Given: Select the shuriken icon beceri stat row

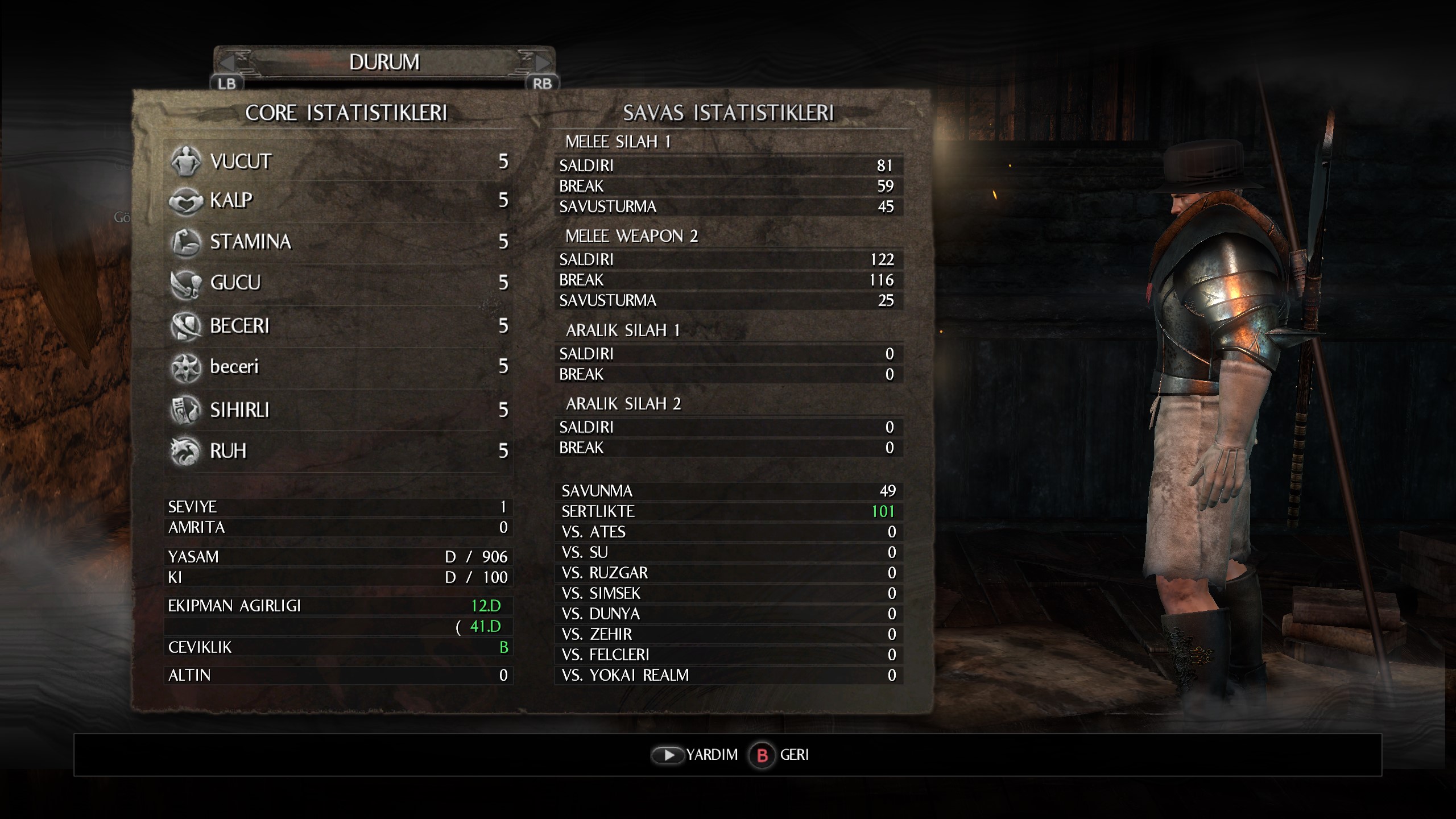Looking at the screenshot, I should (x=339, y=366).
